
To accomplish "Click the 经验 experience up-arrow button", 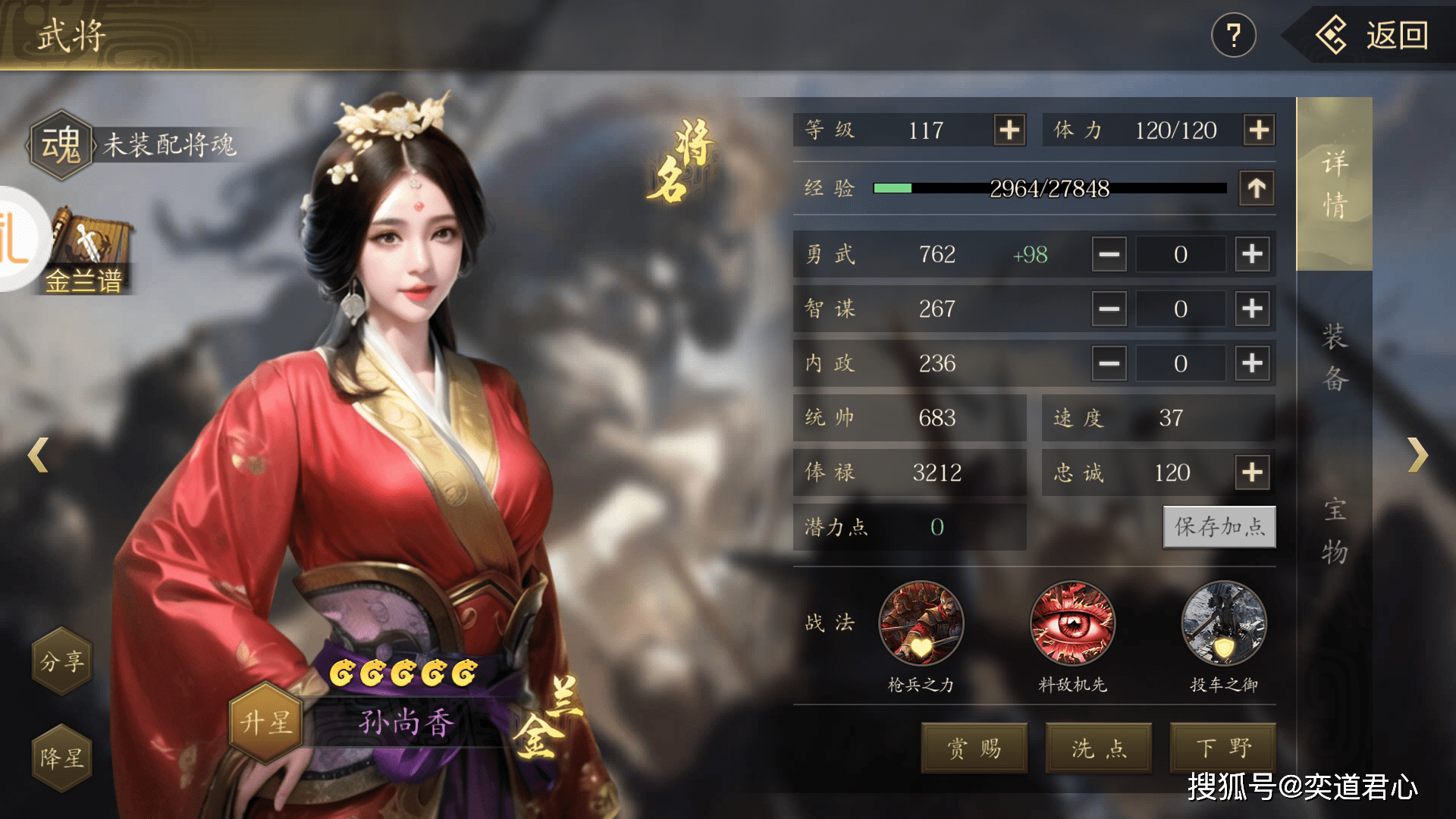I will click(1257, 188).
